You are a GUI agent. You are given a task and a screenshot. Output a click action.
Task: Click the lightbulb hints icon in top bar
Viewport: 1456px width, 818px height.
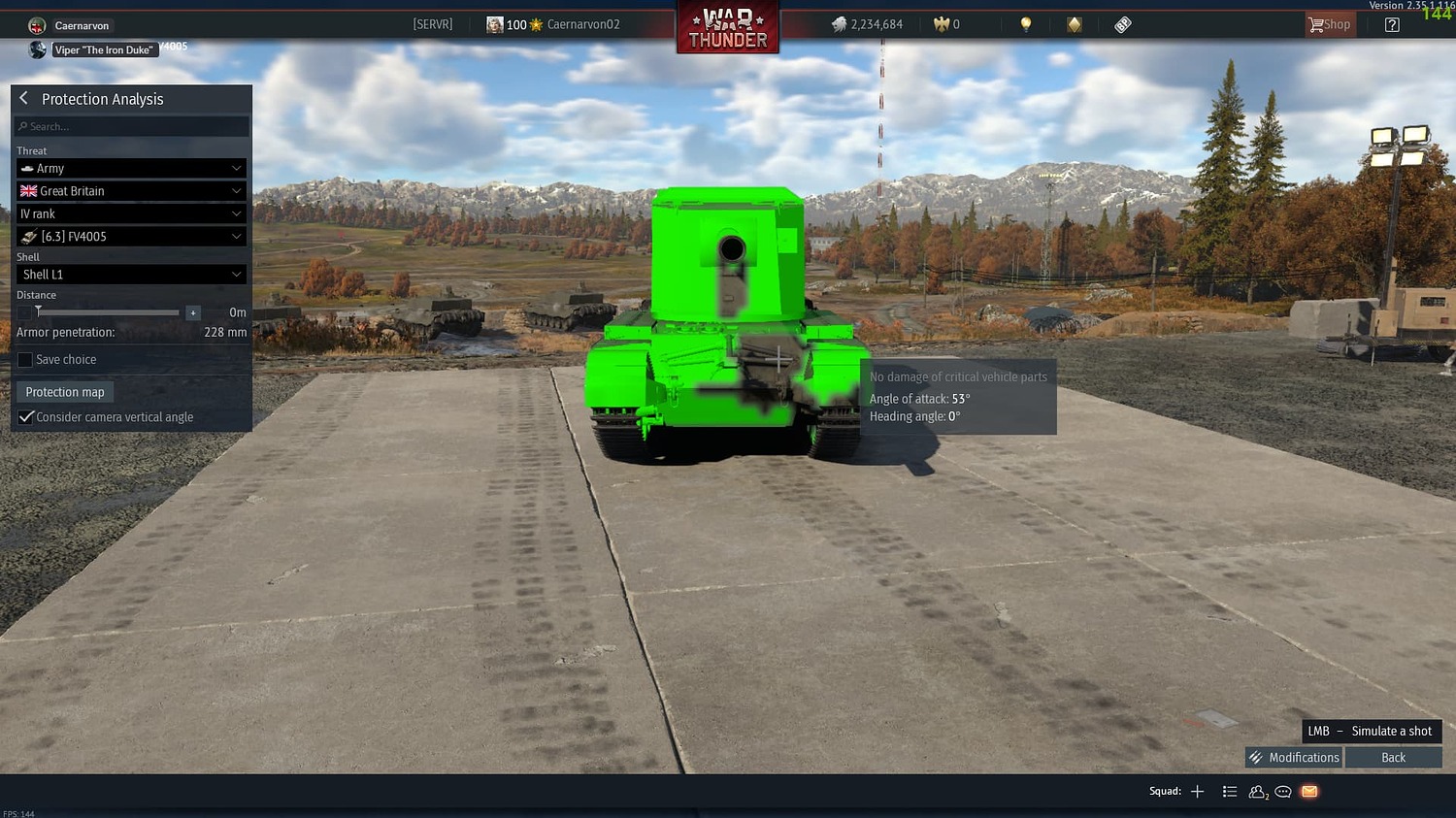1025,23
